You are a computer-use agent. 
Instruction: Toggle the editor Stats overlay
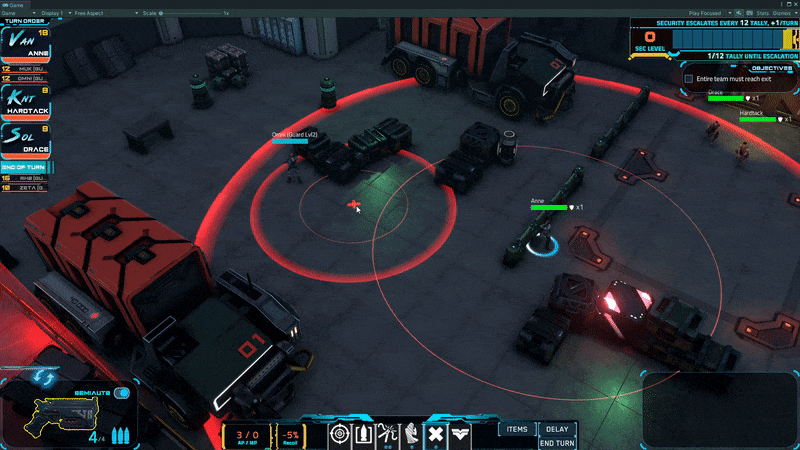tap(762, 13)
